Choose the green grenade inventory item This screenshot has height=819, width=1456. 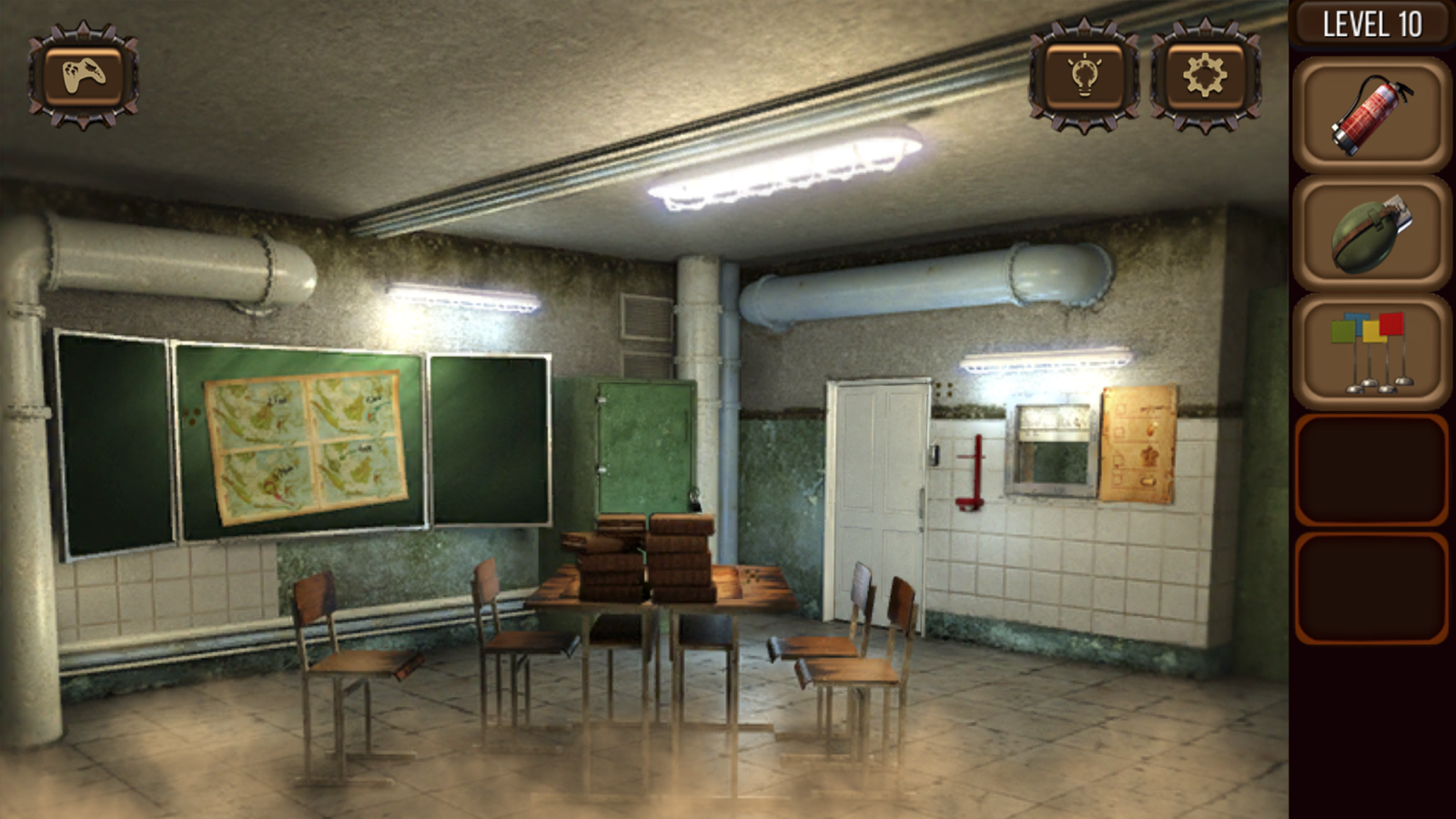(1371, 233)
